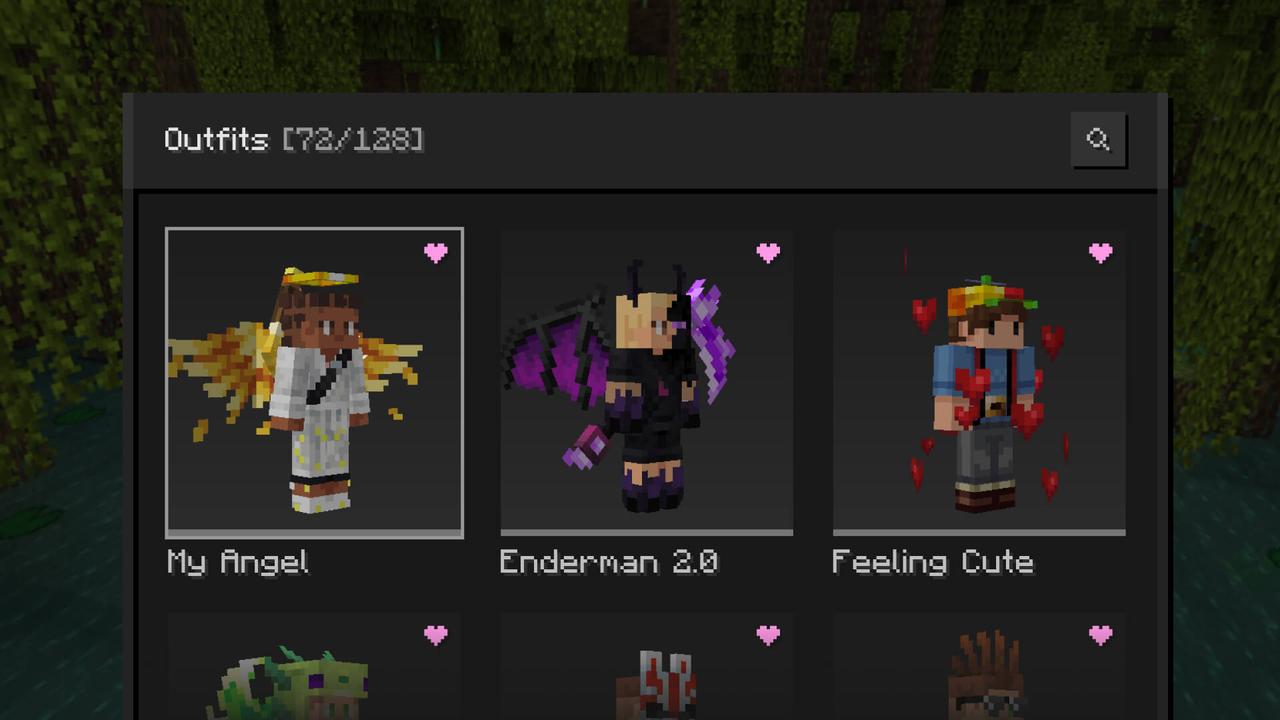Select the Feeling Cute outfit
Screen dimensions: 1280x720
click(978, 380)
